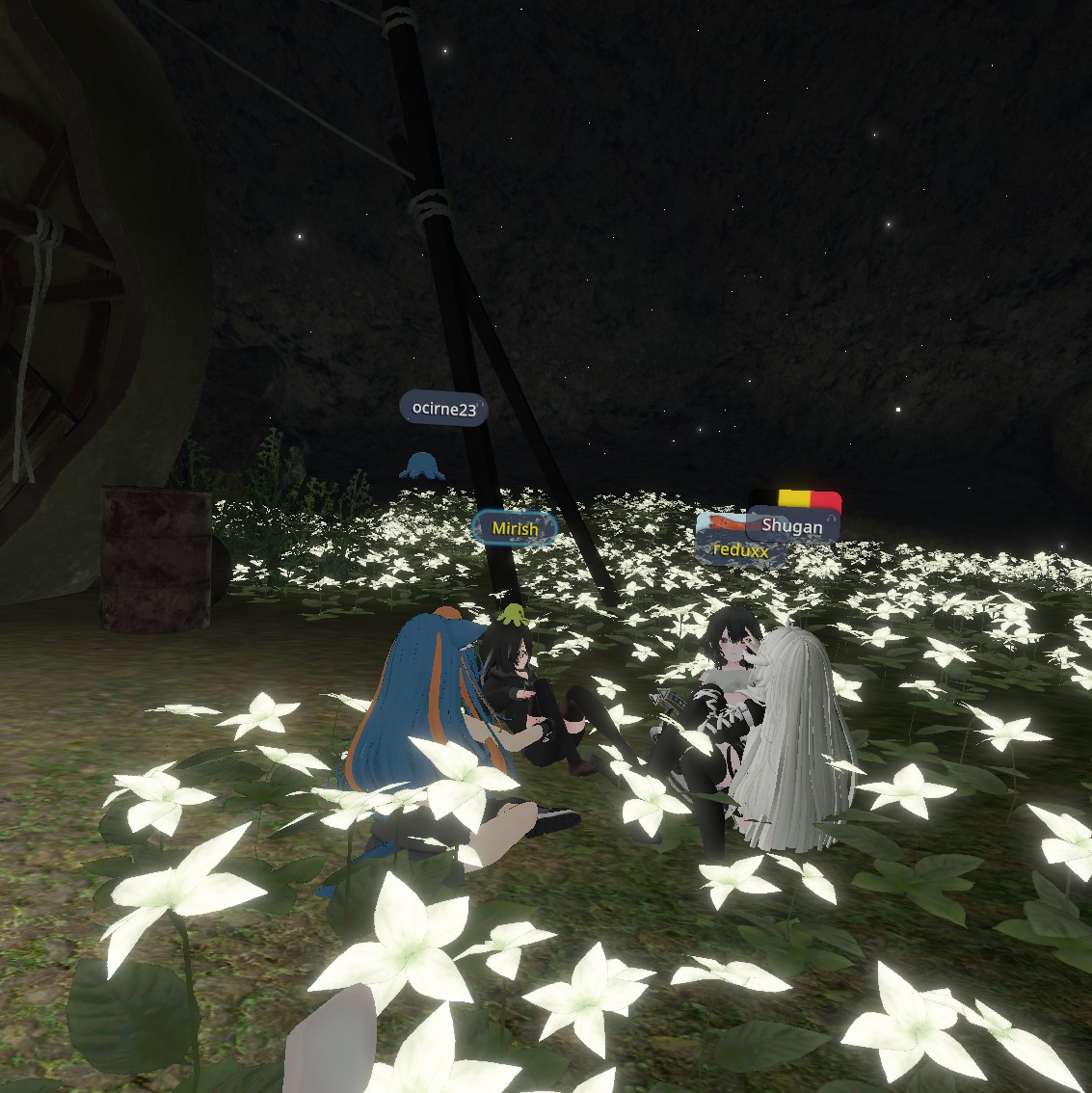Select the ocirne23 player nameplate
This screenshot has width=1092, height=1093.
[x=443, y=409]
